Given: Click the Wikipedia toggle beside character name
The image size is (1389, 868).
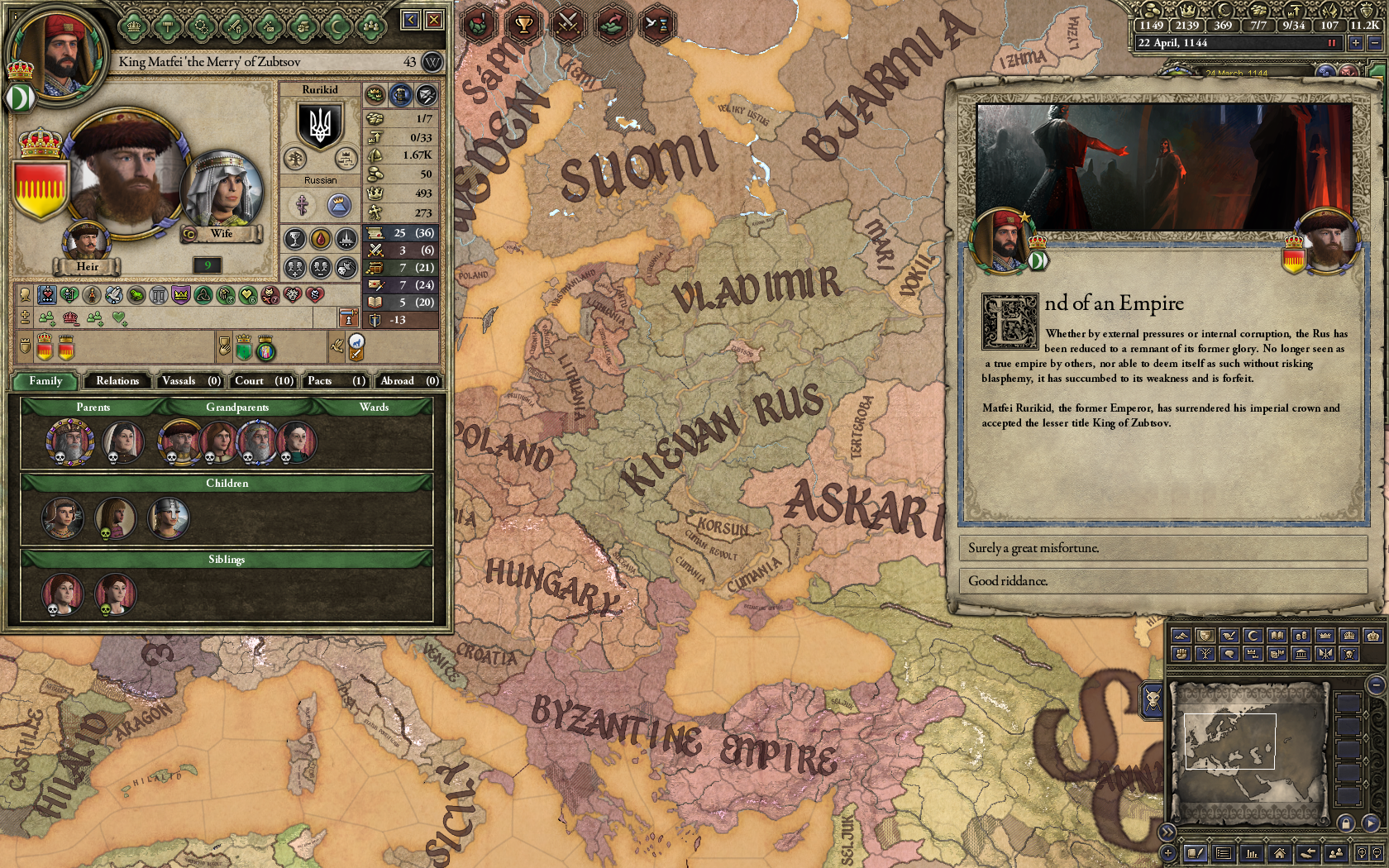Looking at the screenshot, I should 431,62.
